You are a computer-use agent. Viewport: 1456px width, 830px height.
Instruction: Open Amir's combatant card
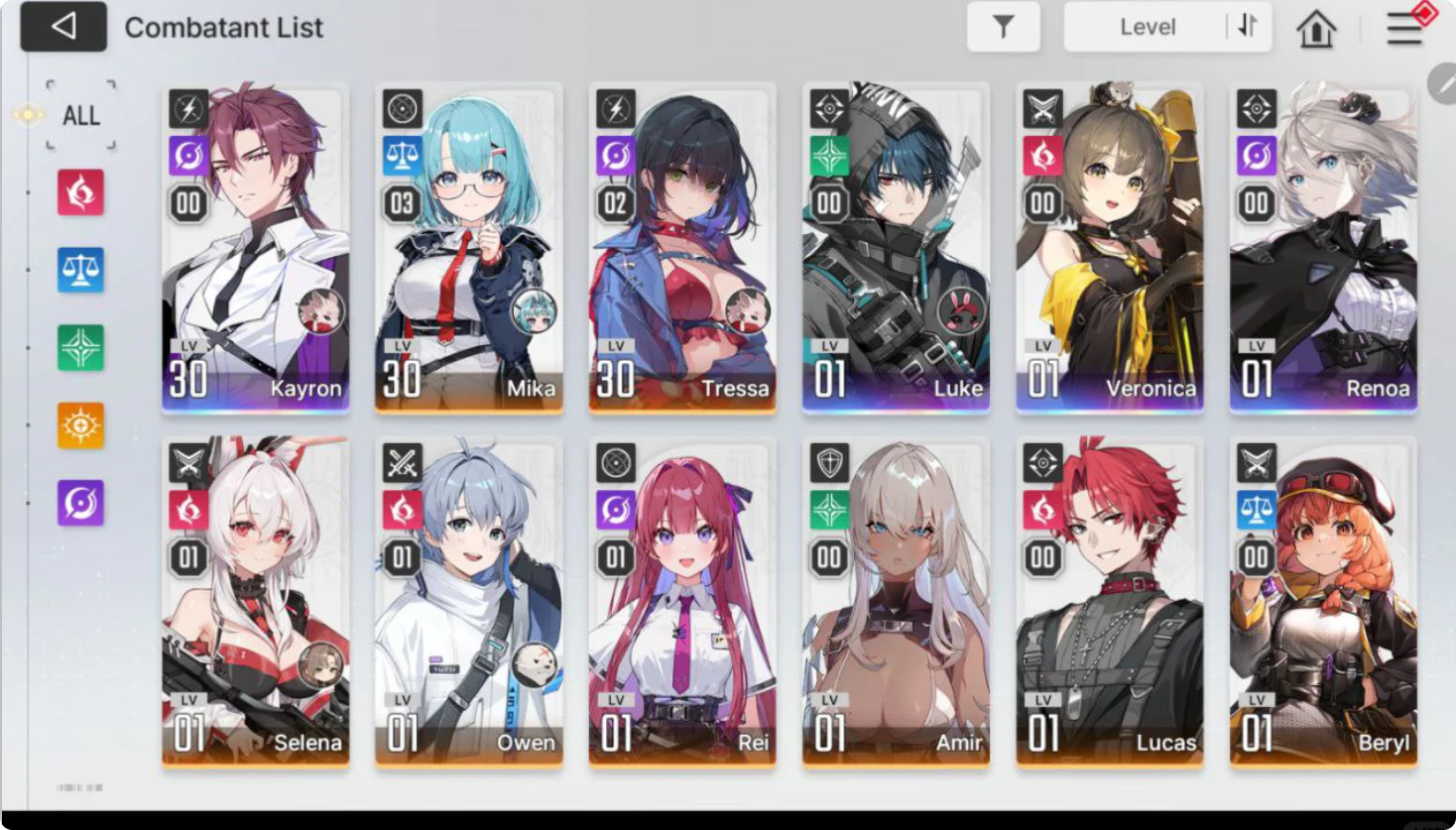(896, 602)
